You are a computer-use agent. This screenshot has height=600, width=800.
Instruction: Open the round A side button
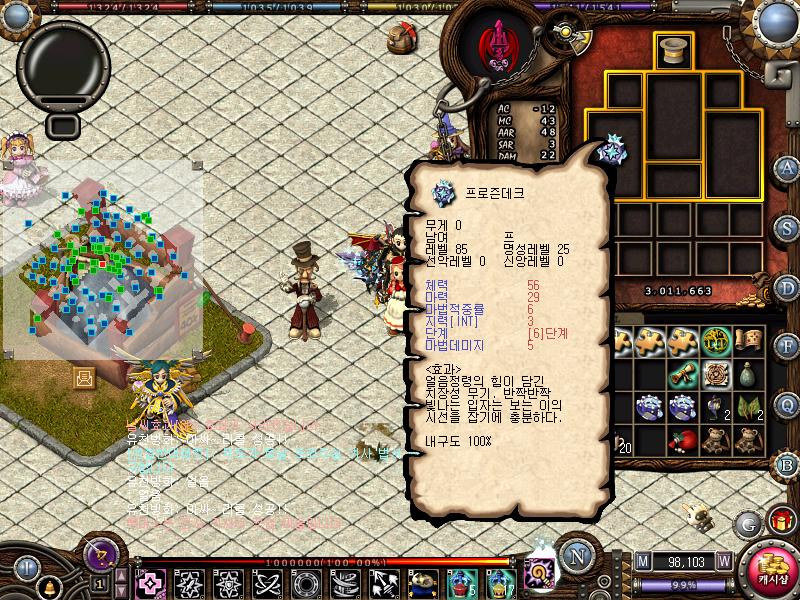[x=787, y=168]
